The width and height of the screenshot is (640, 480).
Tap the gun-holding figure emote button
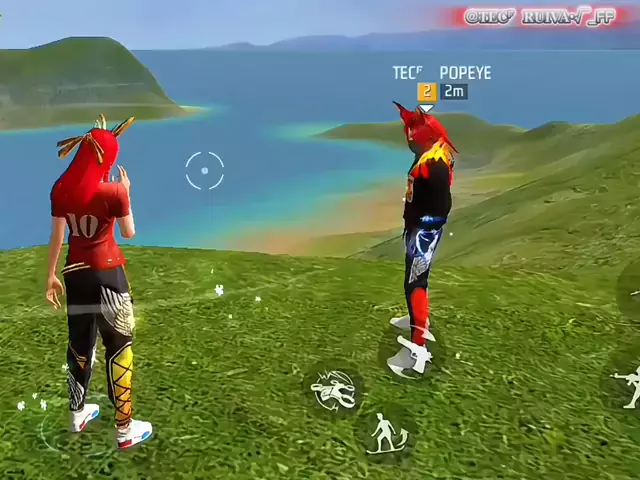coord(628,386)
